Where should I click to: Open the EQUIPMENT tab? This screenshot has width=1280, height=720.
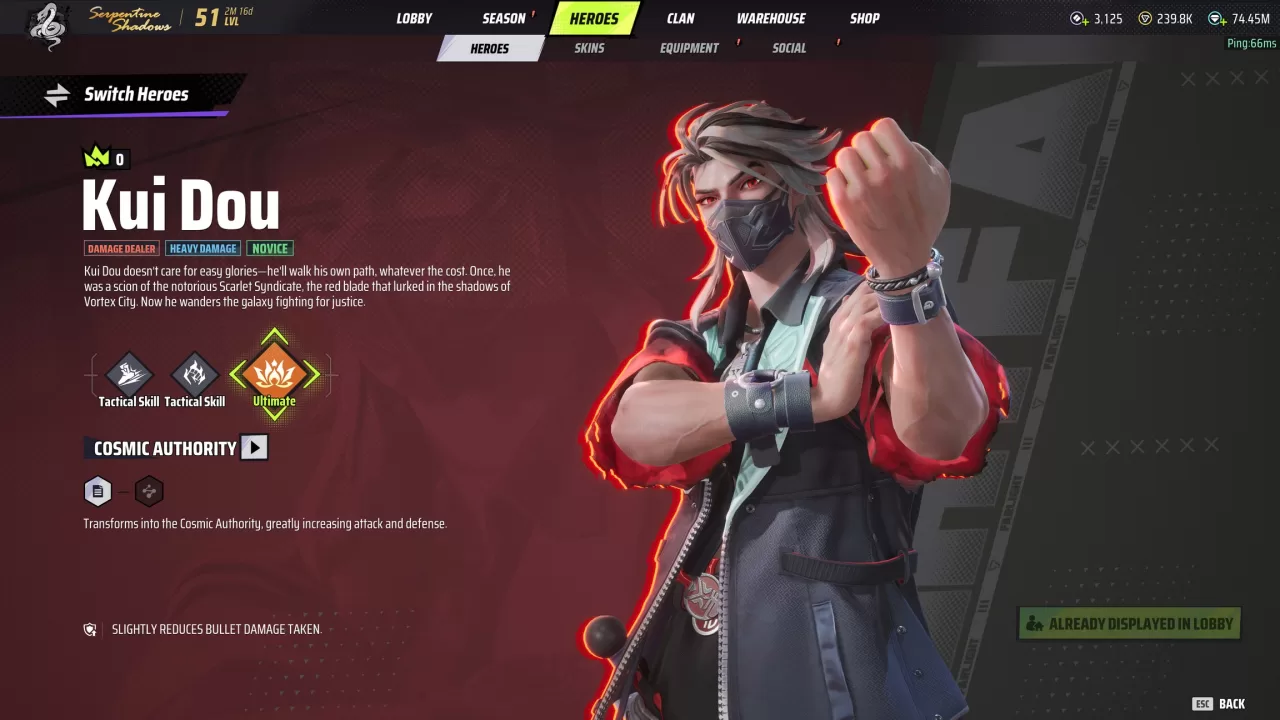coord(688,47)
